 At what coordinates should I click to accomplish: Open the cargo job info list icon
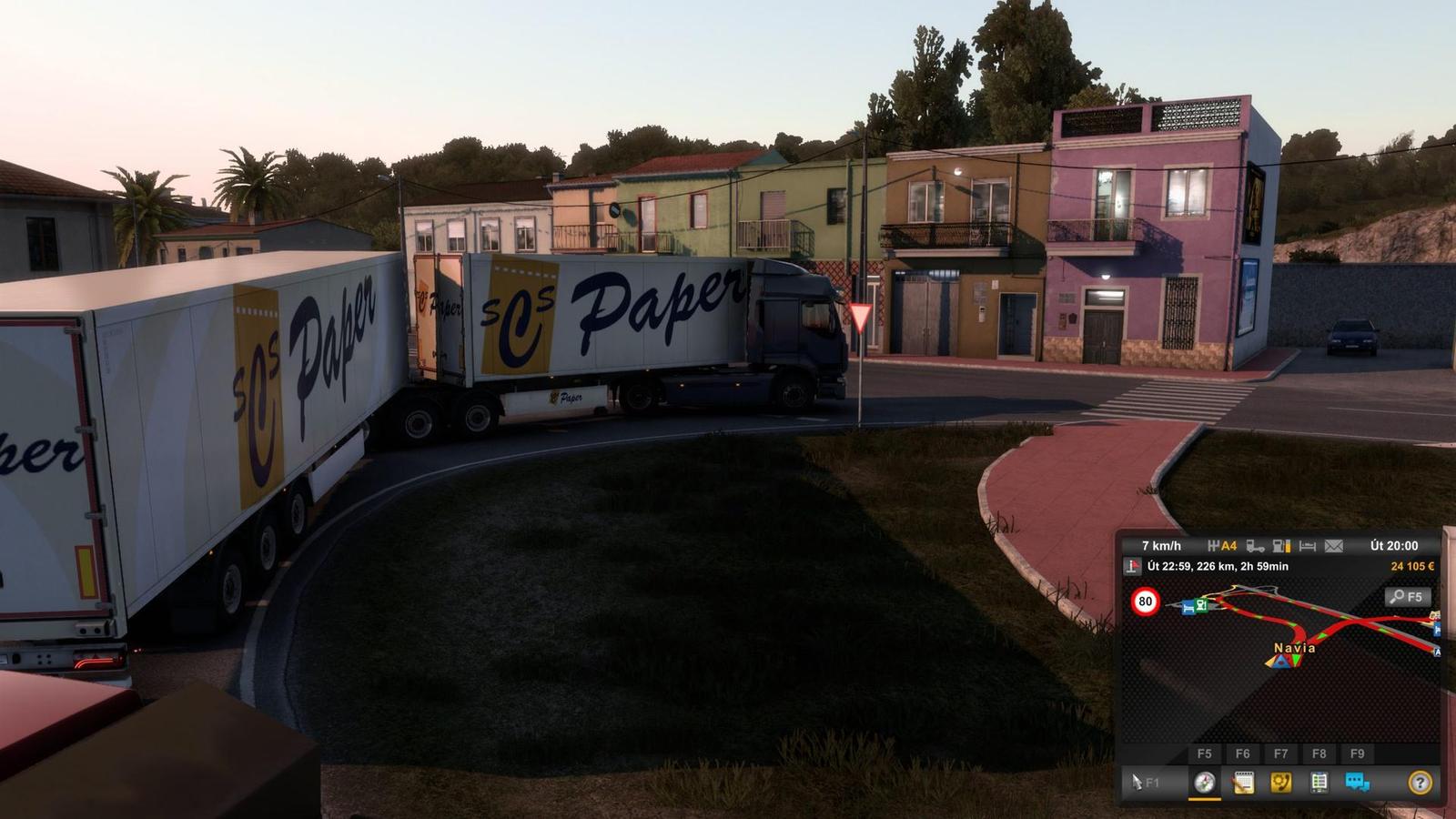pyautogui.click(x=1319, y=782)
